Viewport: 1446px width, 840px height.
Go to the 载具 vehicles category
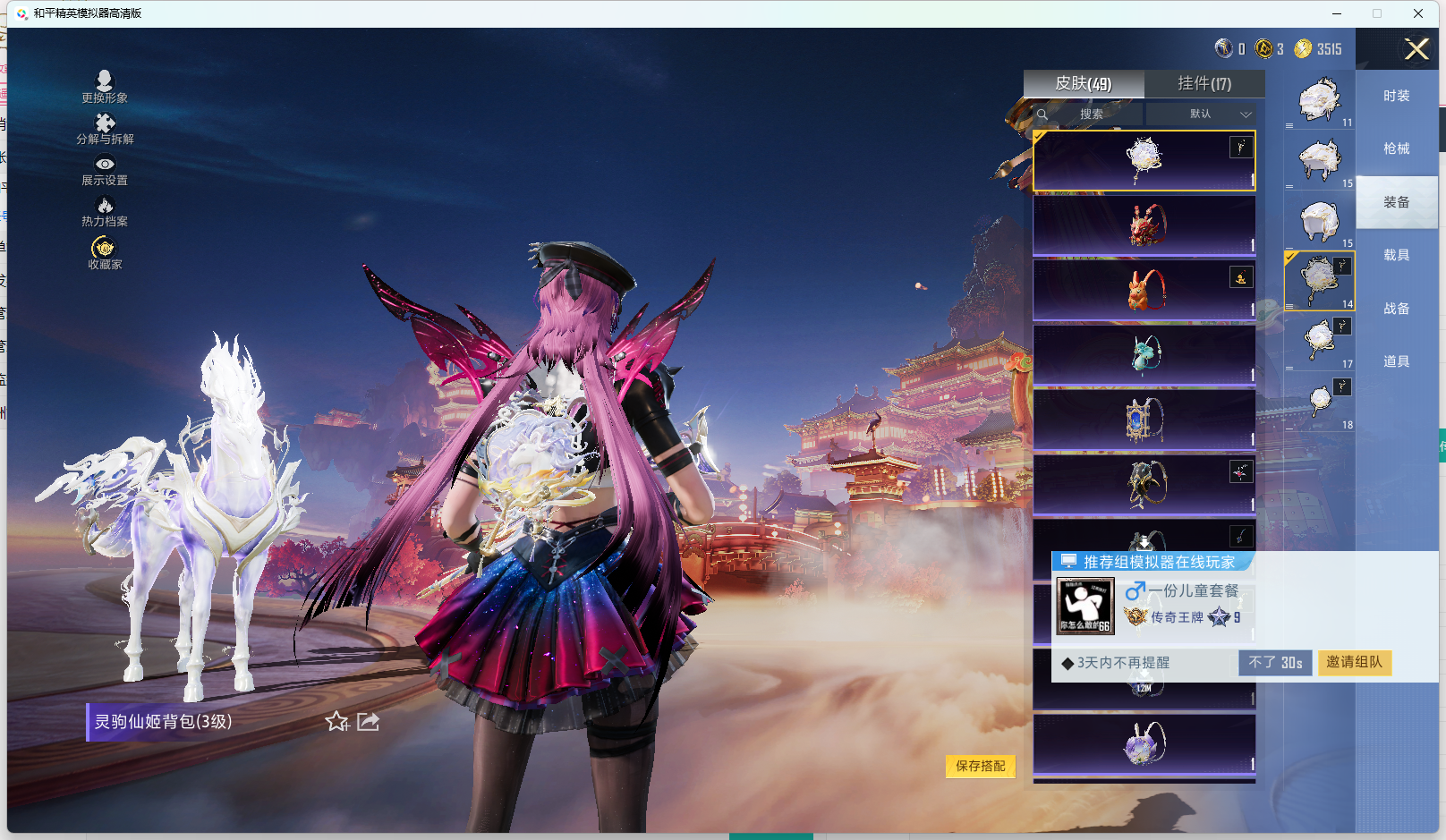tap(1396, 255)
